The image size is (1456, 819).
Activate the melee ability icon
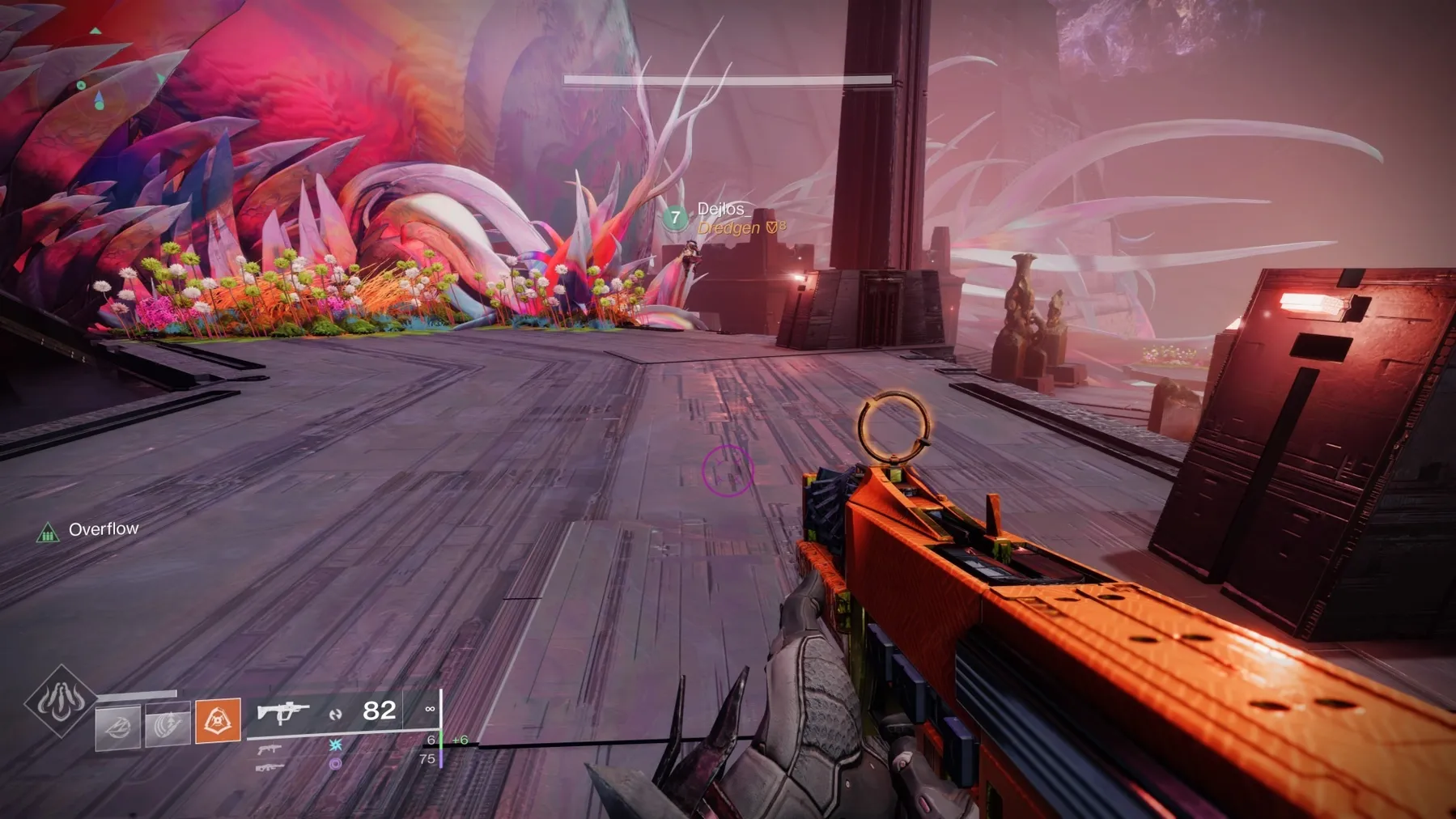(168, 724)
